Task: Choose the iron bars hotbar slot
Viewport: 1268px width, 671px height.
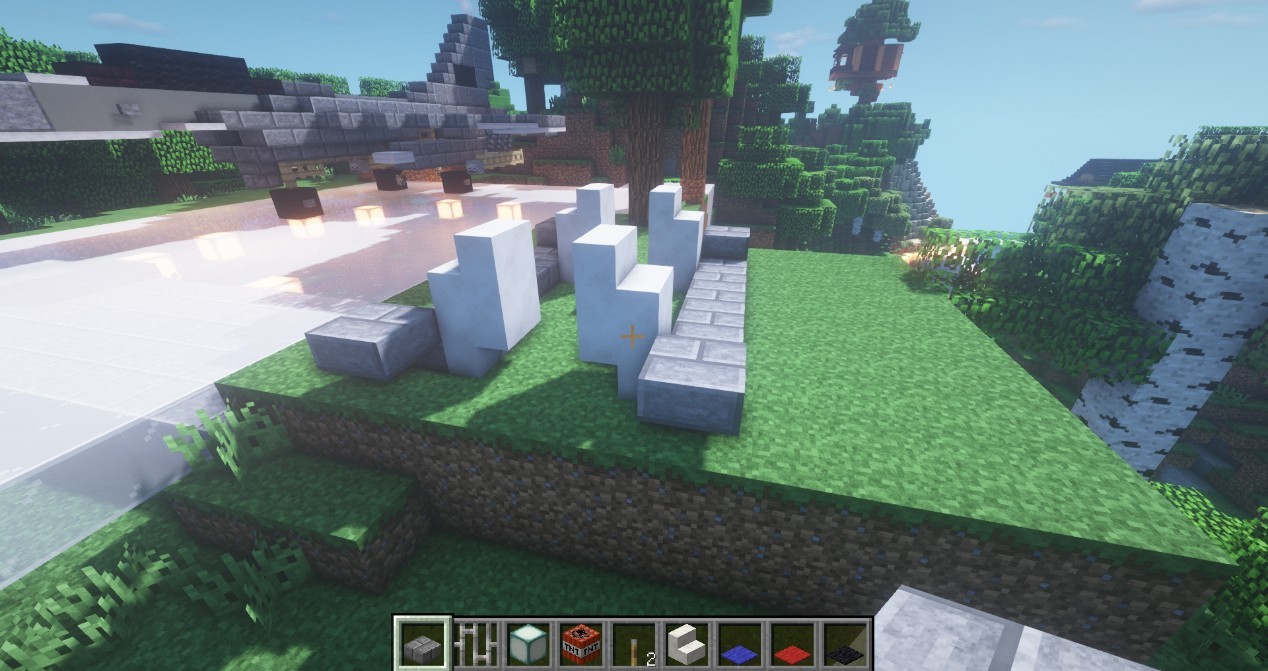Action: click(475, 642)
